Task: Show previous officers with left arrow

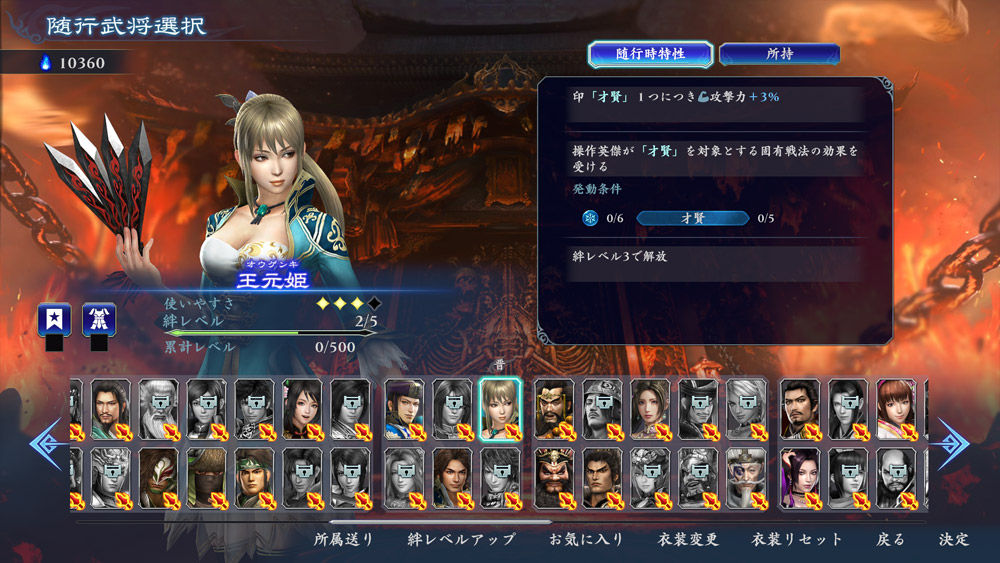Action: [46, 444]
